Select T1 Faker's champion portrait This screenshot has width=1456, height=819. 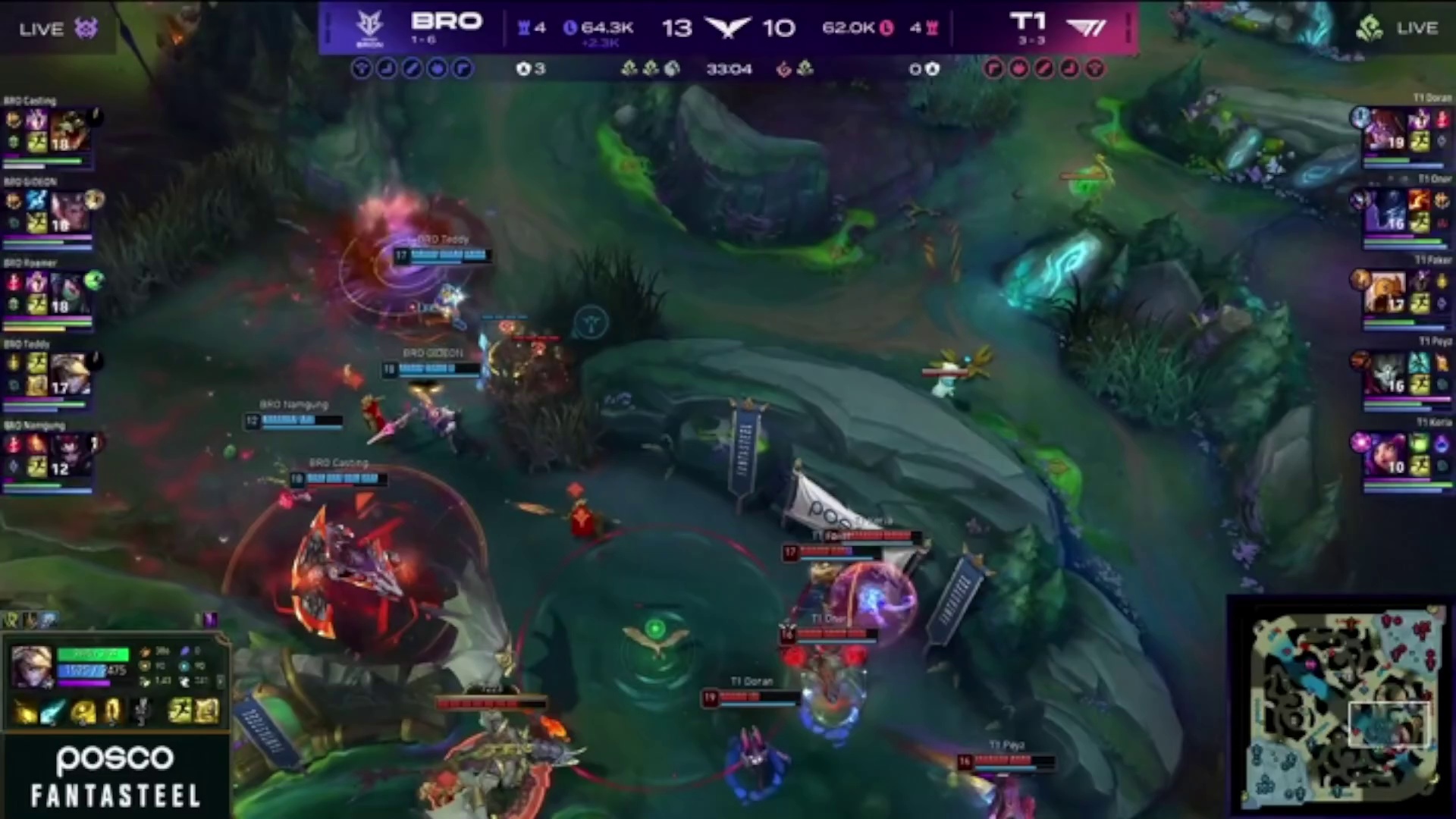pos(1385,293)
